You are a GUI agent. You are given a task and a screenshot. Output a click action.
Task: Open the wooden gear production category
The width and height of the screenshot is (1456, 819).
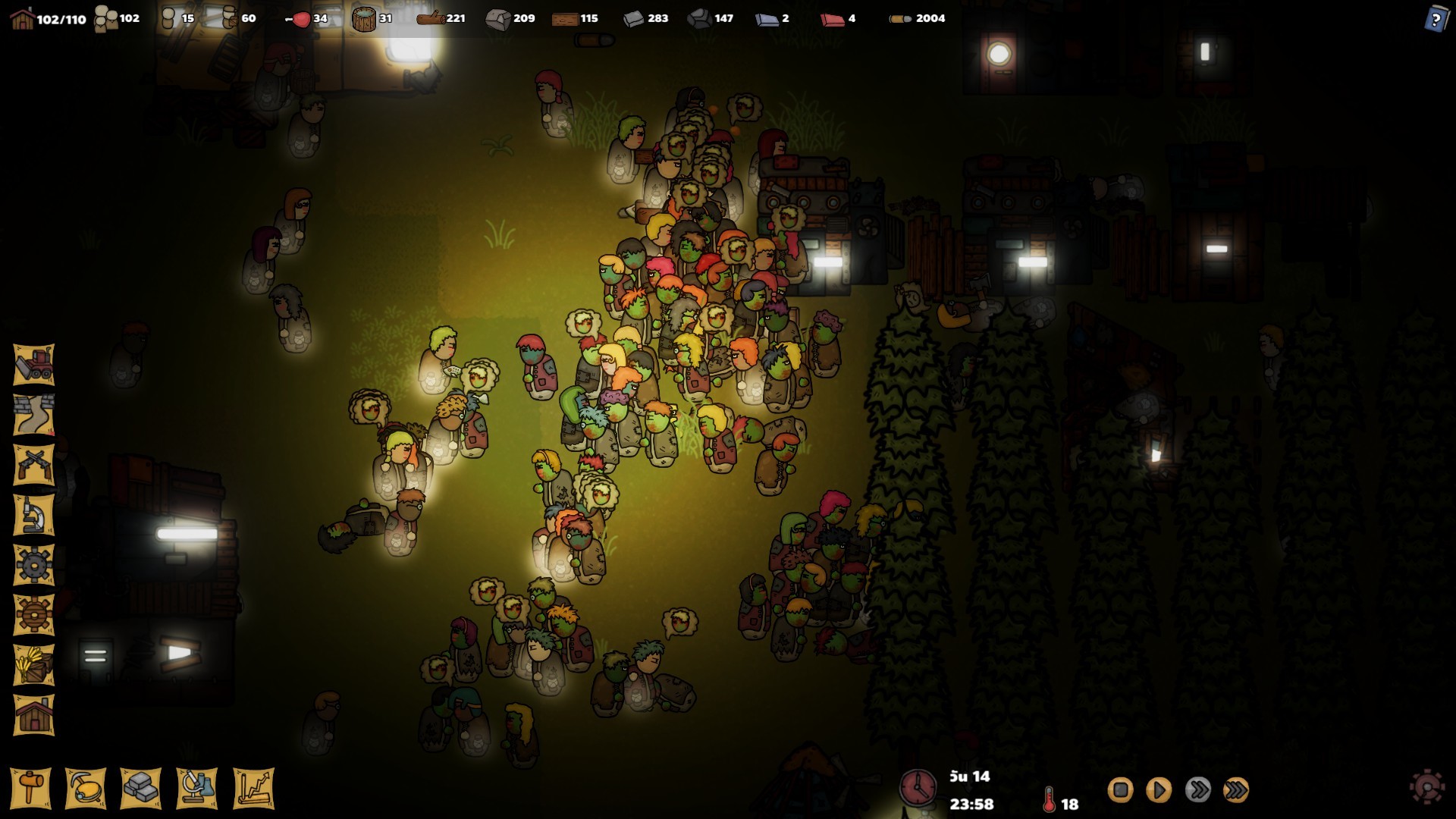(34, 615)
